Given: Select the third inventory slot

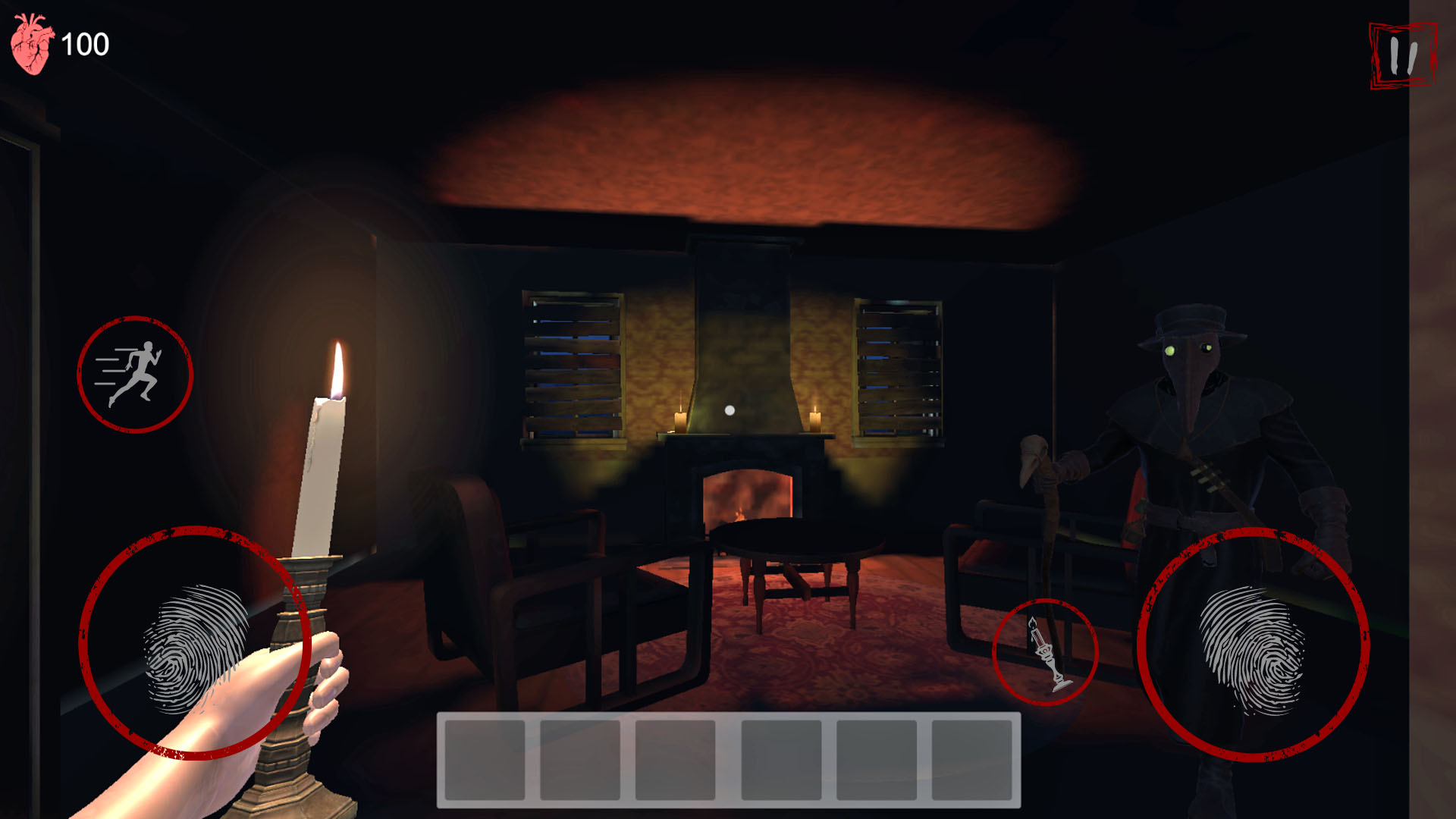Looking at the screenshot, I should [x=673, y=761].
